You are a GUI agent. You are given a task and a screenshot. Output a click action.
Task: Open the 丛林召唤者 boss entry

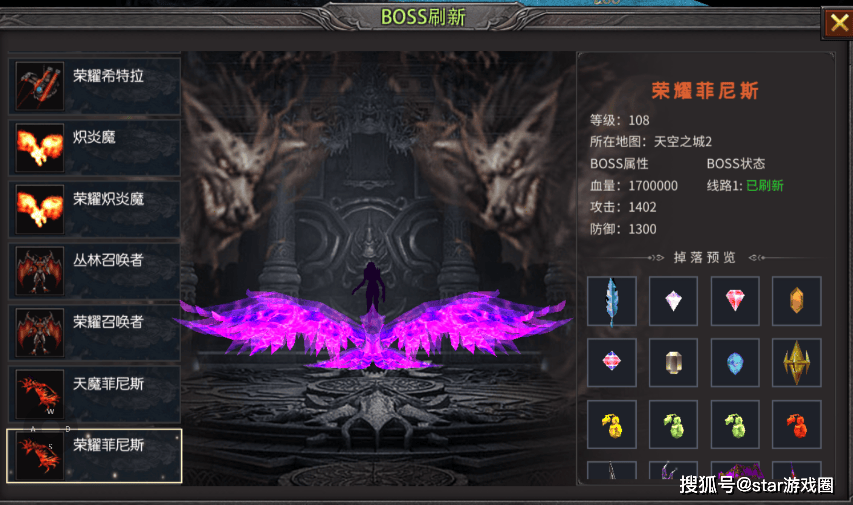[x=95, y=271]
